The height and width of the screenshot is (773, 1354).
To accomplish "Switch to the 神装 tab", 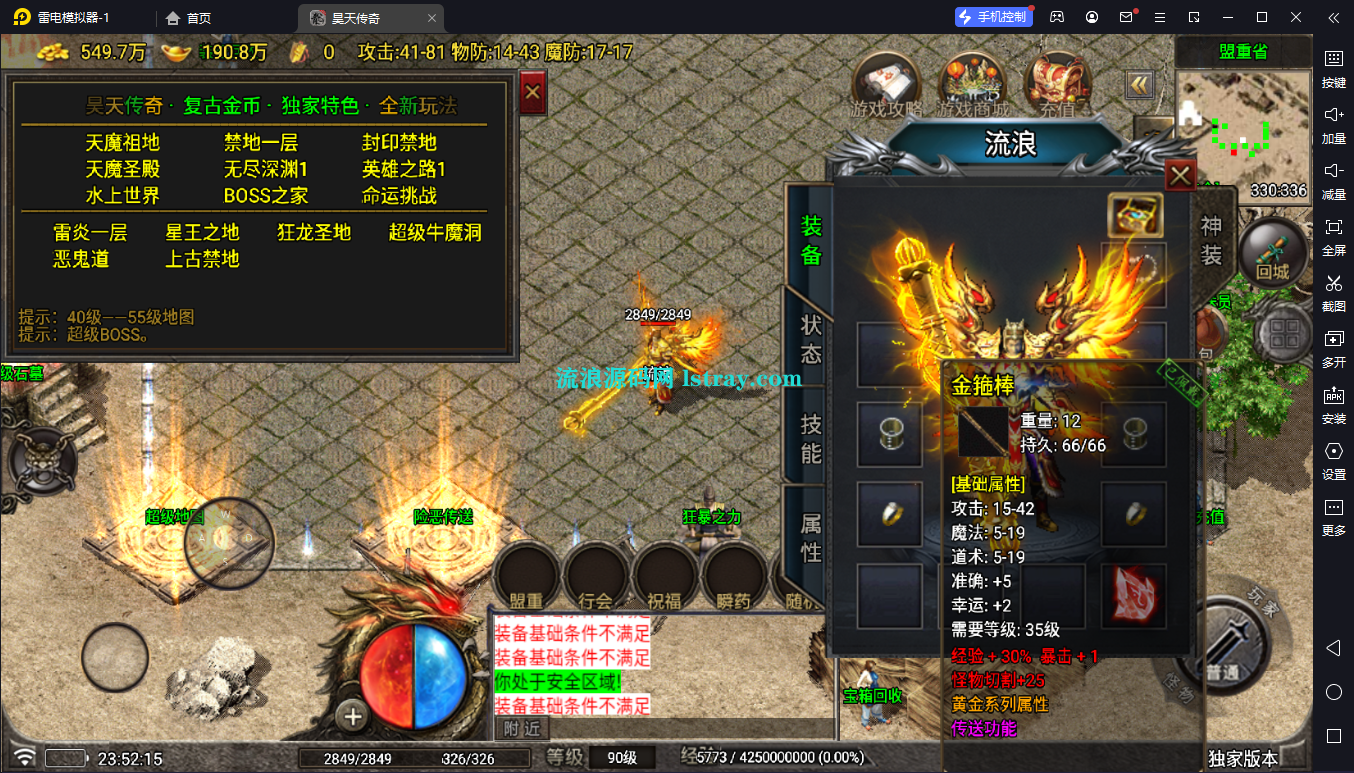I will (1211, 240).
